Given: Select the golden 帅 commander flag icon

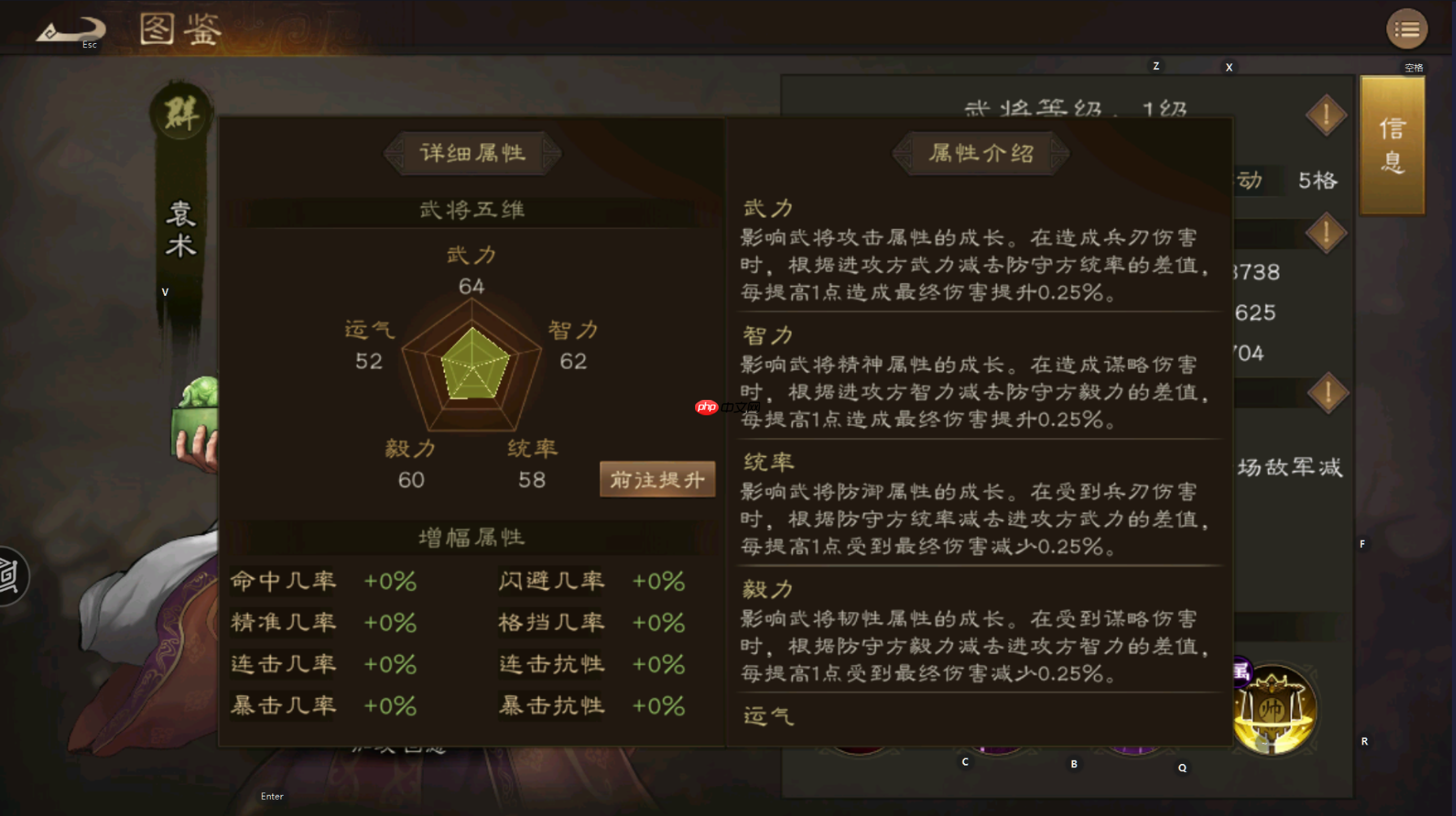Looking at the screenshot, I should (1271, 709).
